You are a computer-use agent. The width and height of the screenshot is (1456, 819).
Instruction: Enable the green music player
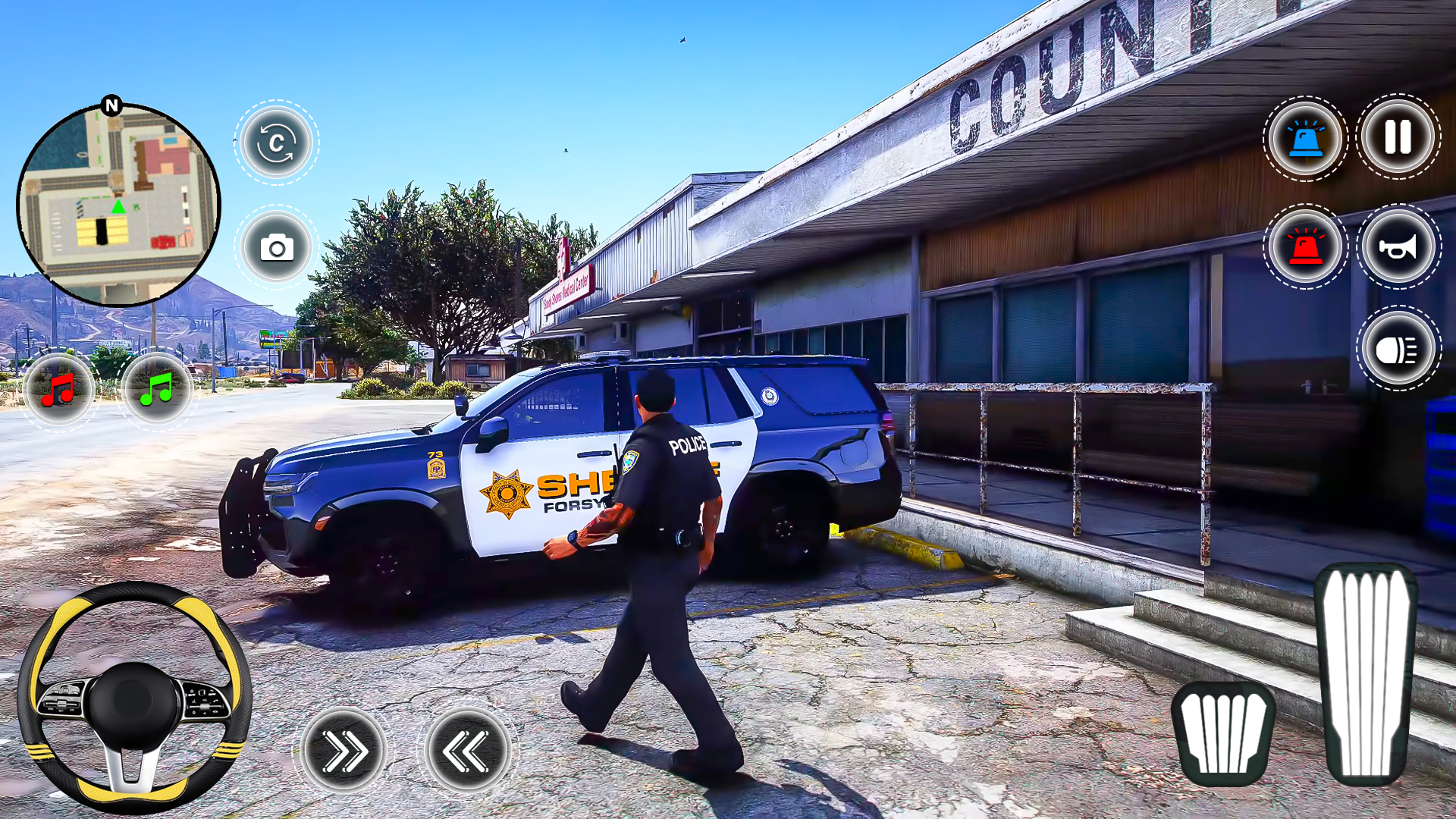(x=158, y=389)
